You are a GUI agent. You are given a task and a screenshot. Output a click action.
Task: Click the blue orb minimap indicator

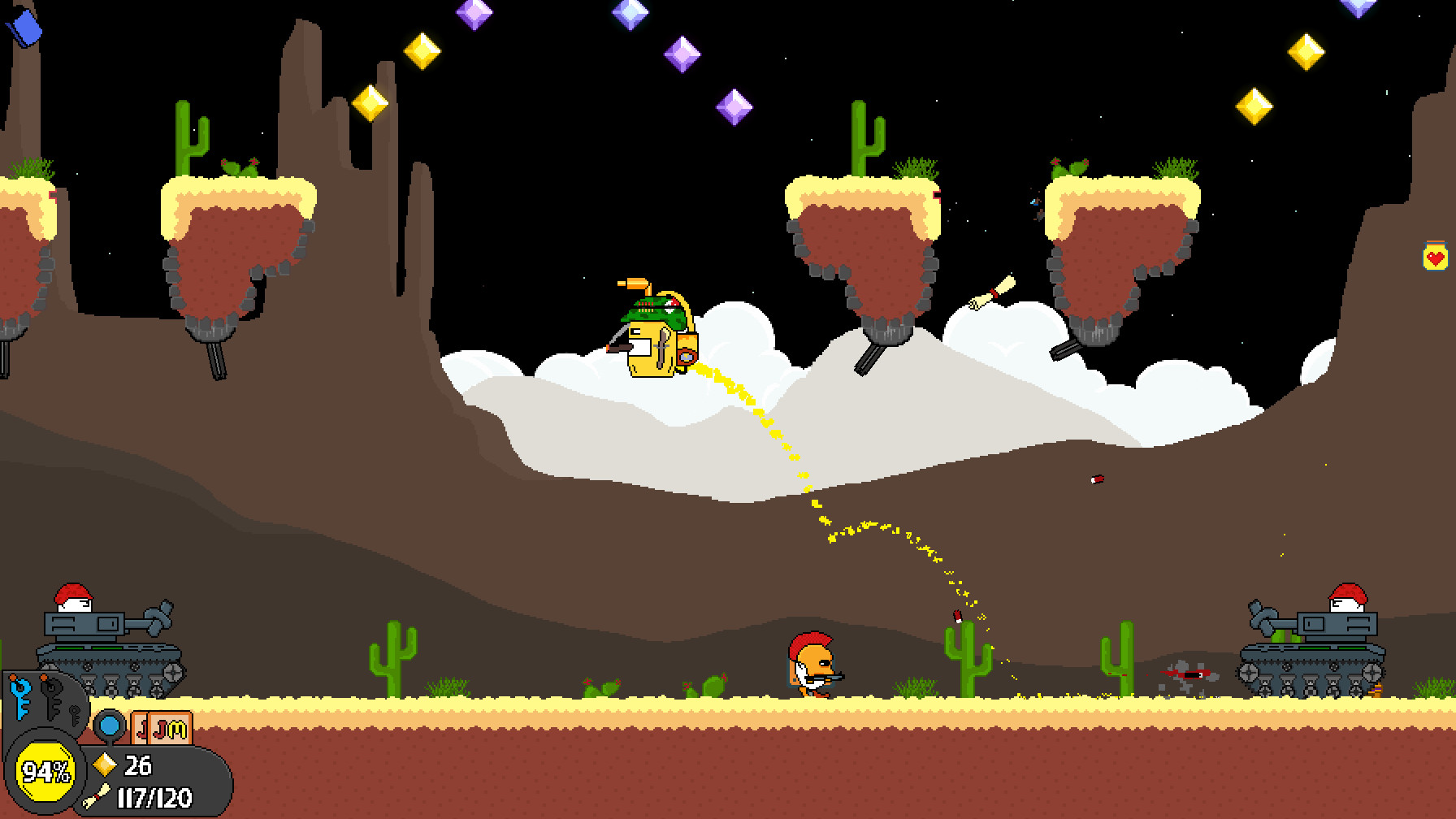[x=110, y=726]
